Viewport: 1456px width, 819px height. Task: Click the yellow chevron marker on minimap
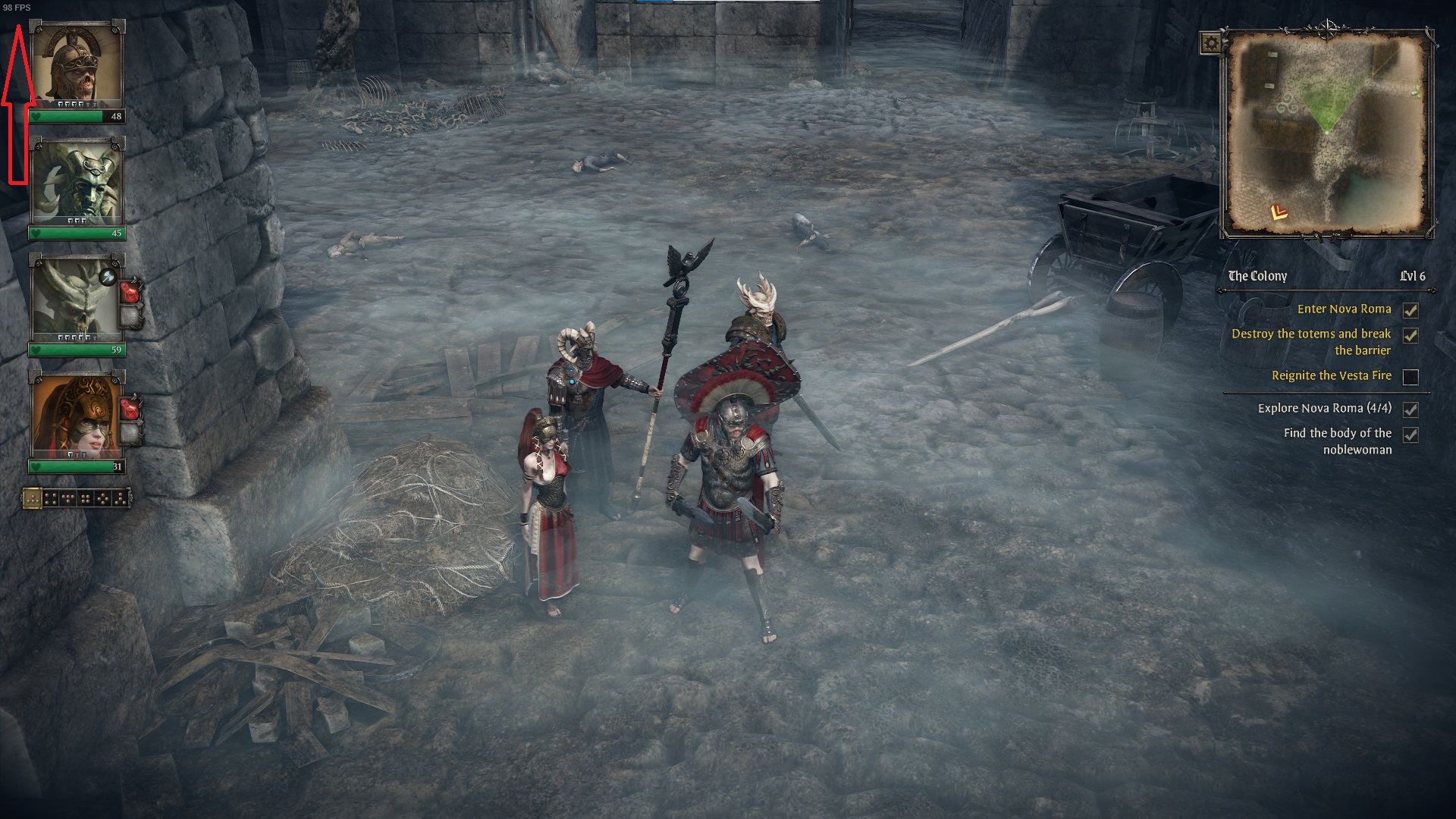click(1279, 212)
